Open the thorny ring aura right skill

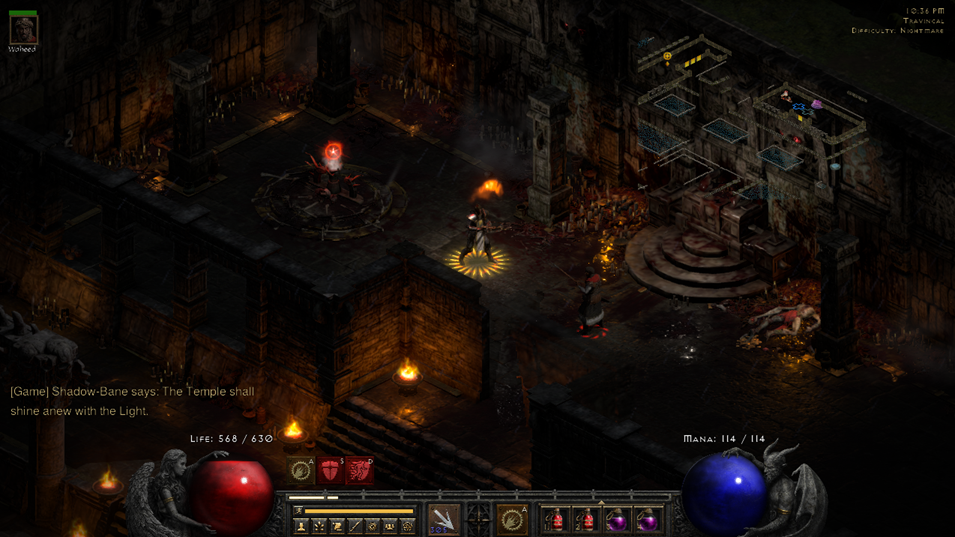[512, 518]
